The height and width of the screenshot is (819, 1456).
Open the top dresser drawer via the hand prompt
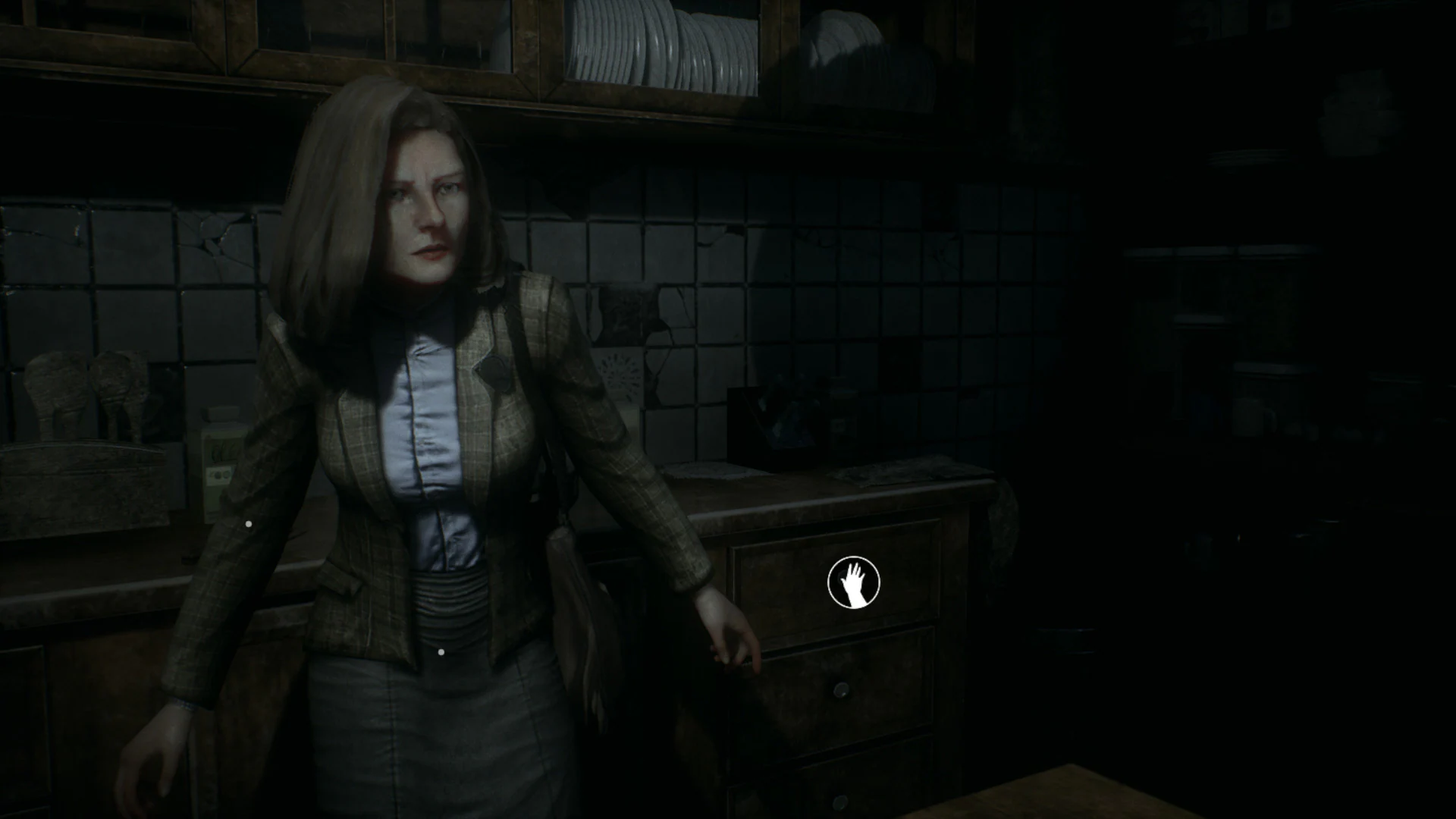(854, 581)
